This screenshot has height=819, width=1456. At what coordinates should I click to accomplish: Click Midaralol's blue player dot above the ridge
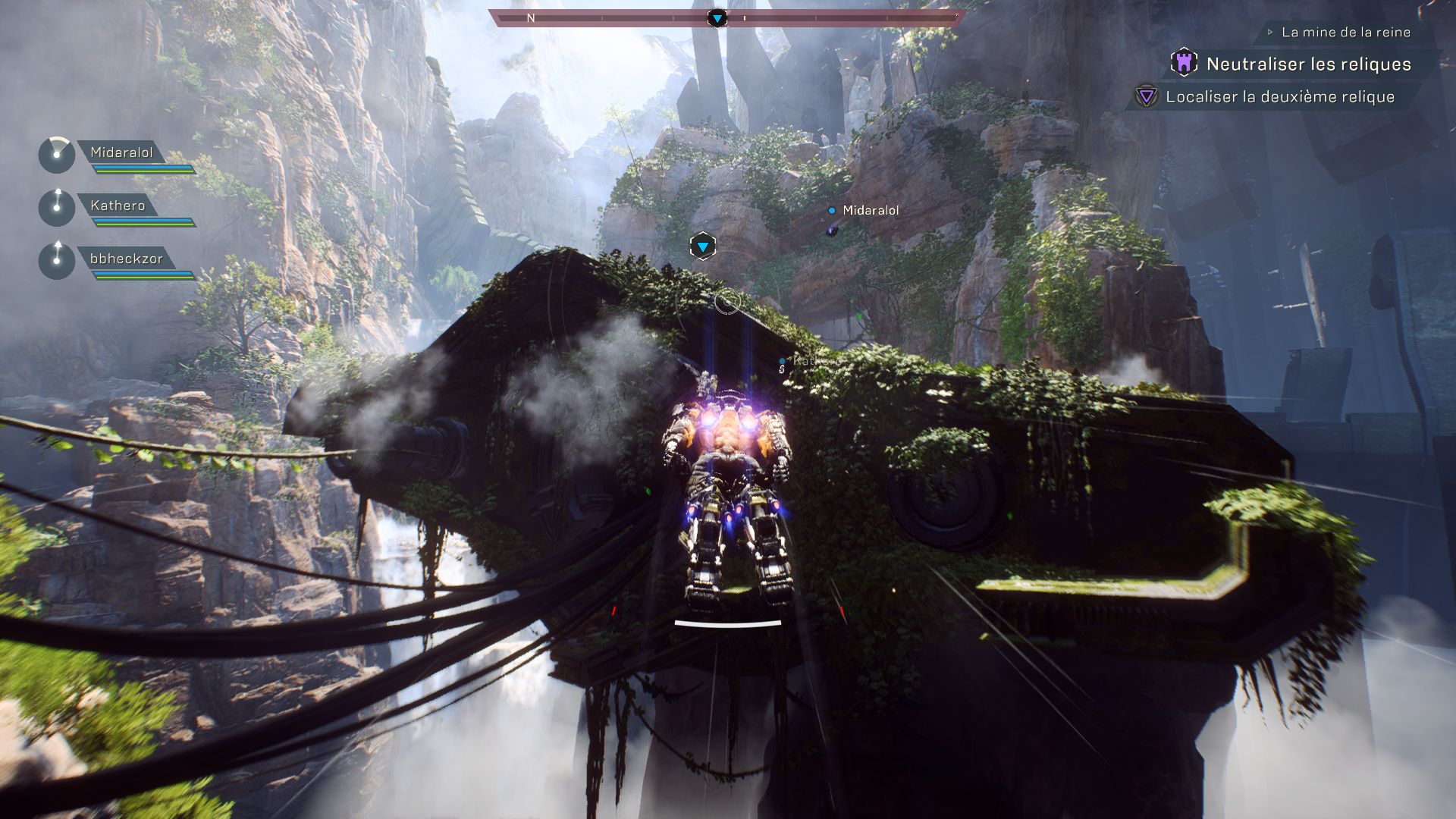[x=831, y=212]
